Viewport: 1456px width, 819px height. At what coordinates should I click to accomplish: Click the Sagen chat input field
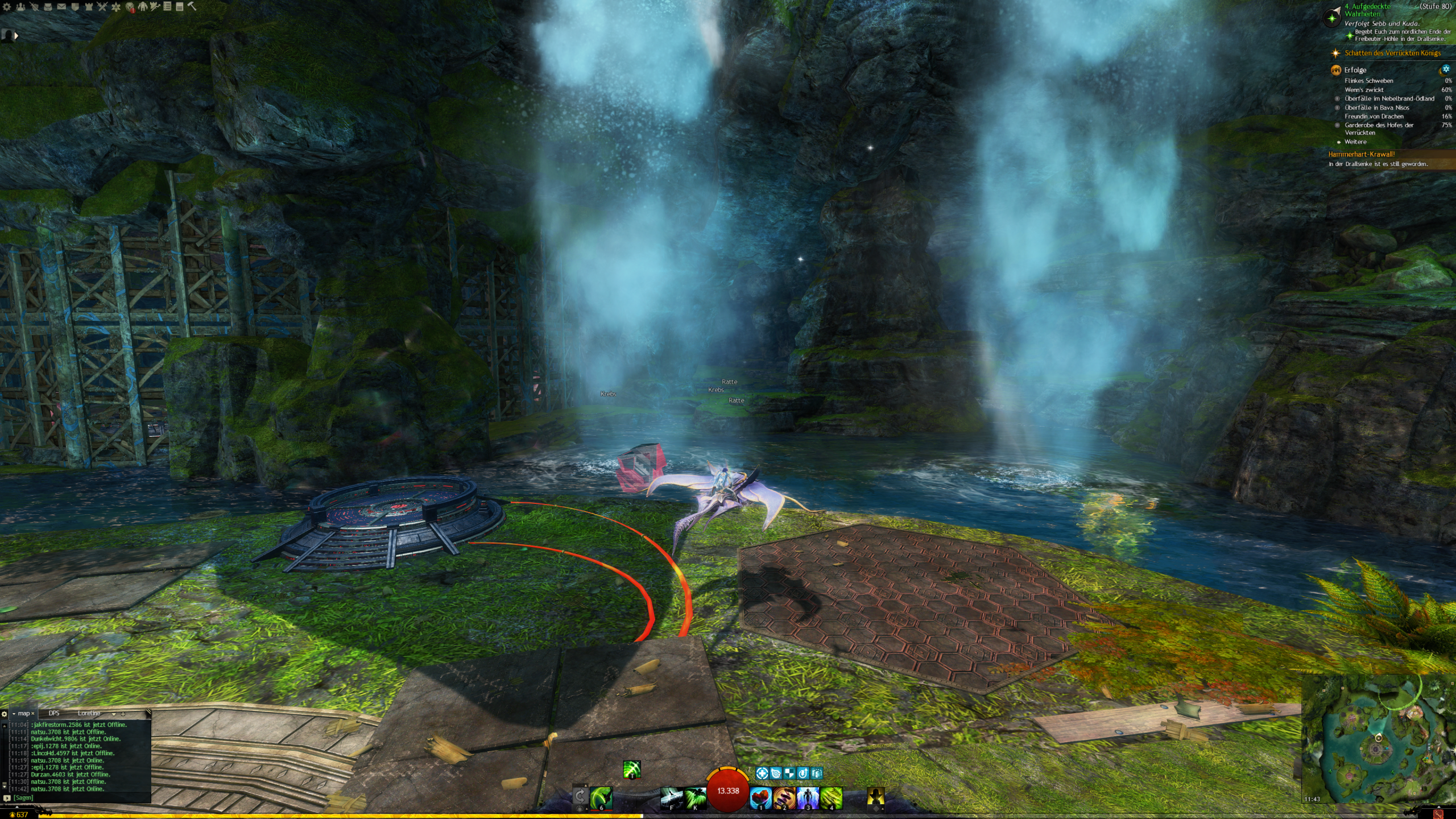click(80, 798)
